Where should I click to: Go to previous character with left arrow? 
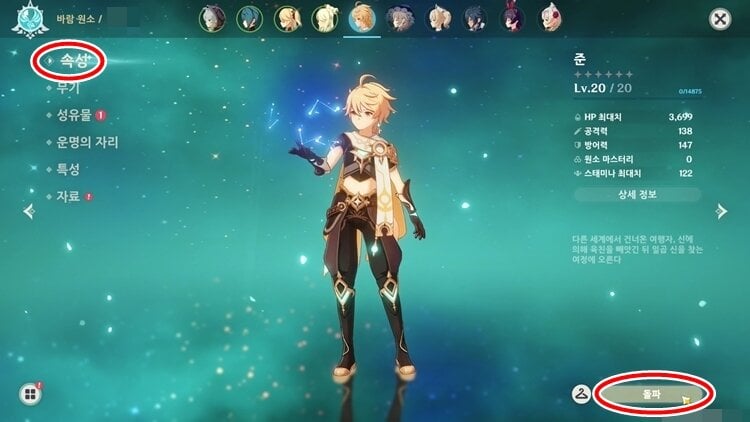(x=28, y=210)
